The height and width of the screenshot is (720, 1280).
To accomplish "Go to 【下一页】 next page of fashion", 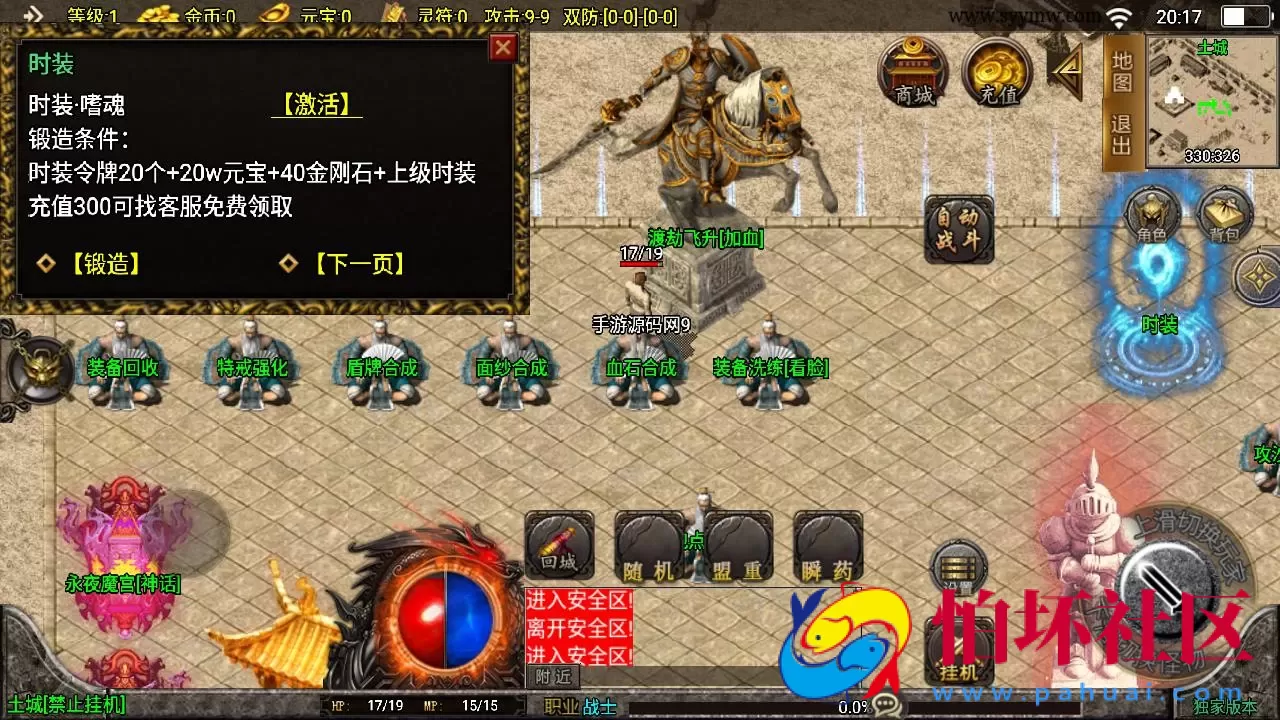I will pos(360,264).
